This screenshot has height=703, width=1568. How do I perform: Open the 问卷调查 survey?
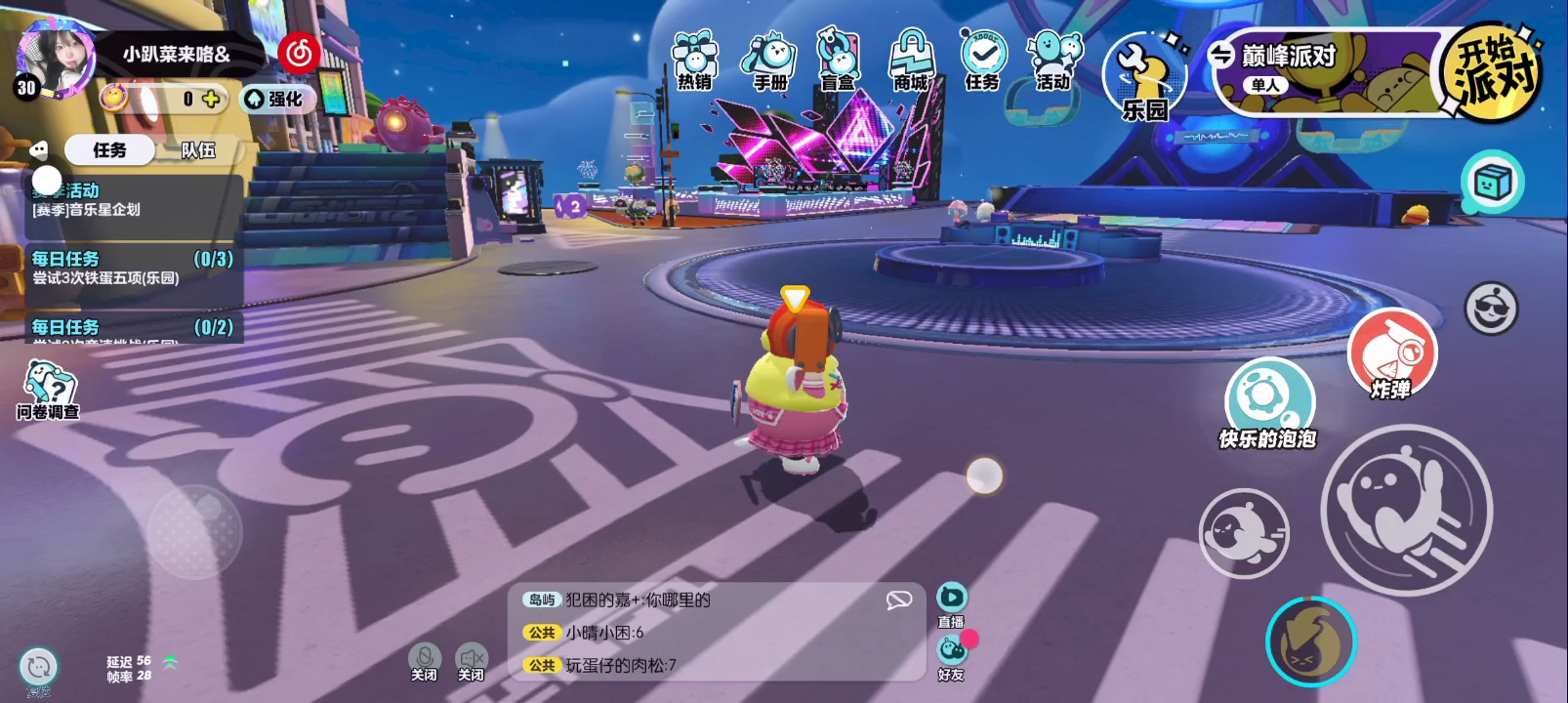coord(48,389)
